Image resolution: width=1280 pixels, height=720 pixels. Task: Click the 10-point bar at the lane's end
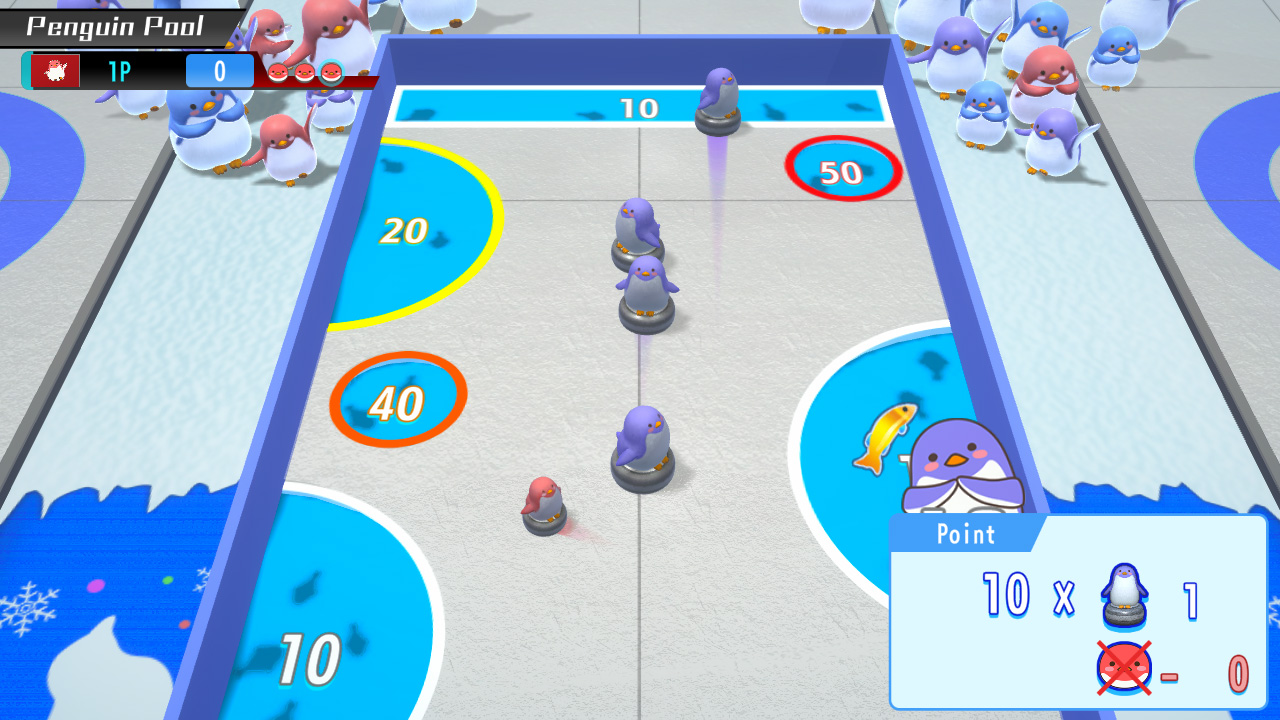click(640, 105)
